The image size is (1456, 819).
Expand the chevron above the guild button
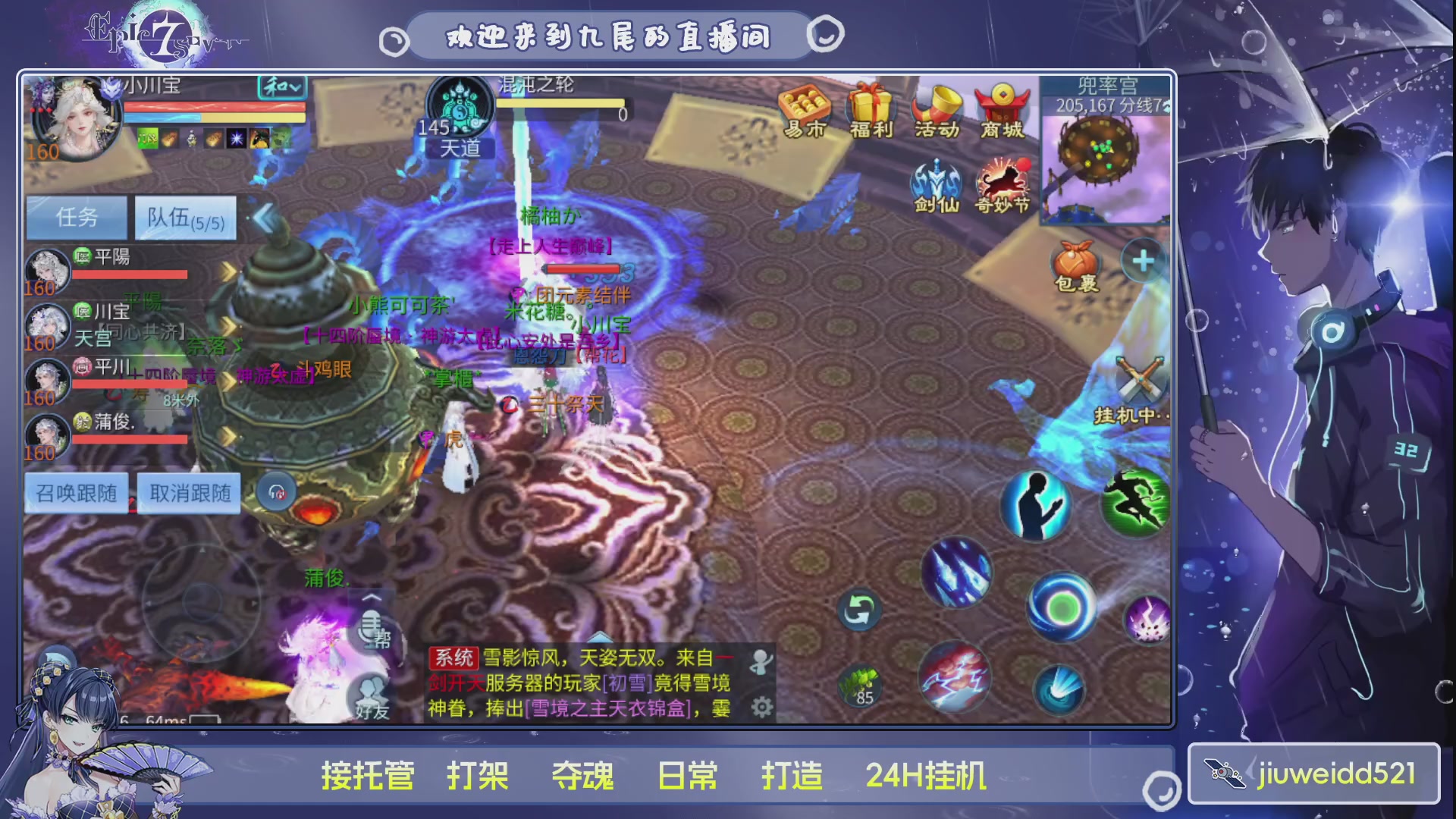[372, 598]
